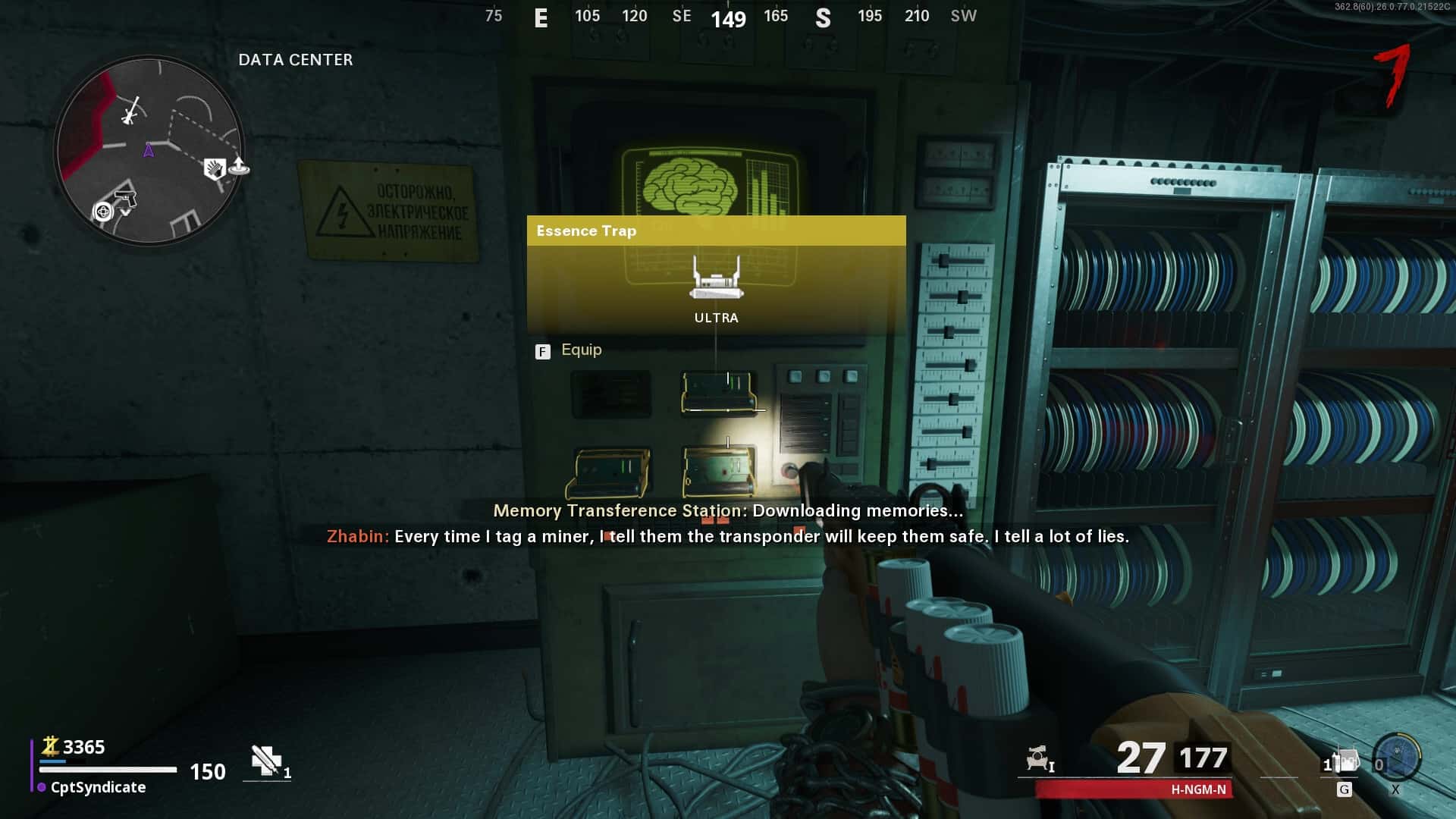Click the compass heading bar
The height and width of the screenshot is (819, 1456).
(729, 17)
